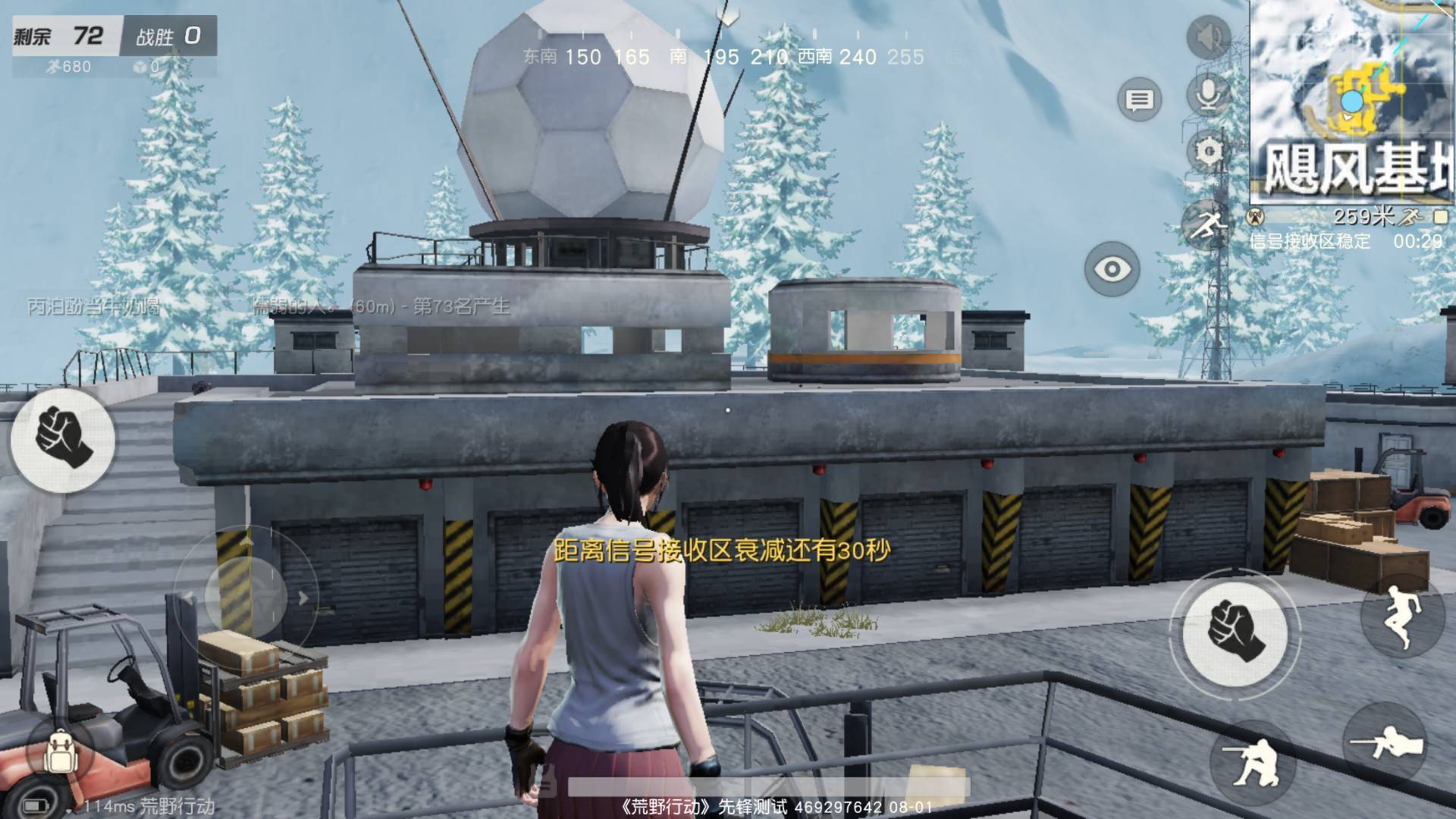Toggle the microphone voice chat
1456x819 pixels.
(x=1208, y=95)
